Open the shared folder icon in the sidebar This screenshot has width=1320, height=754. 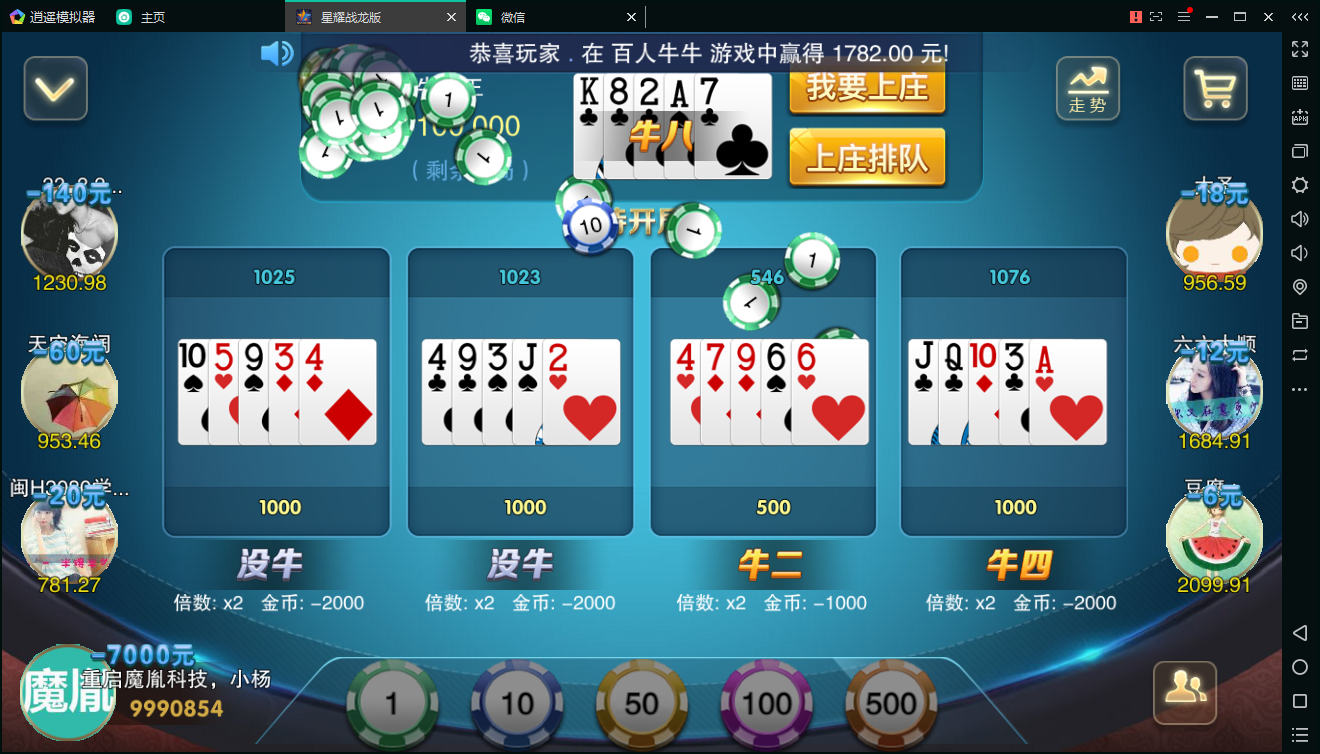tap(1299, 322)
